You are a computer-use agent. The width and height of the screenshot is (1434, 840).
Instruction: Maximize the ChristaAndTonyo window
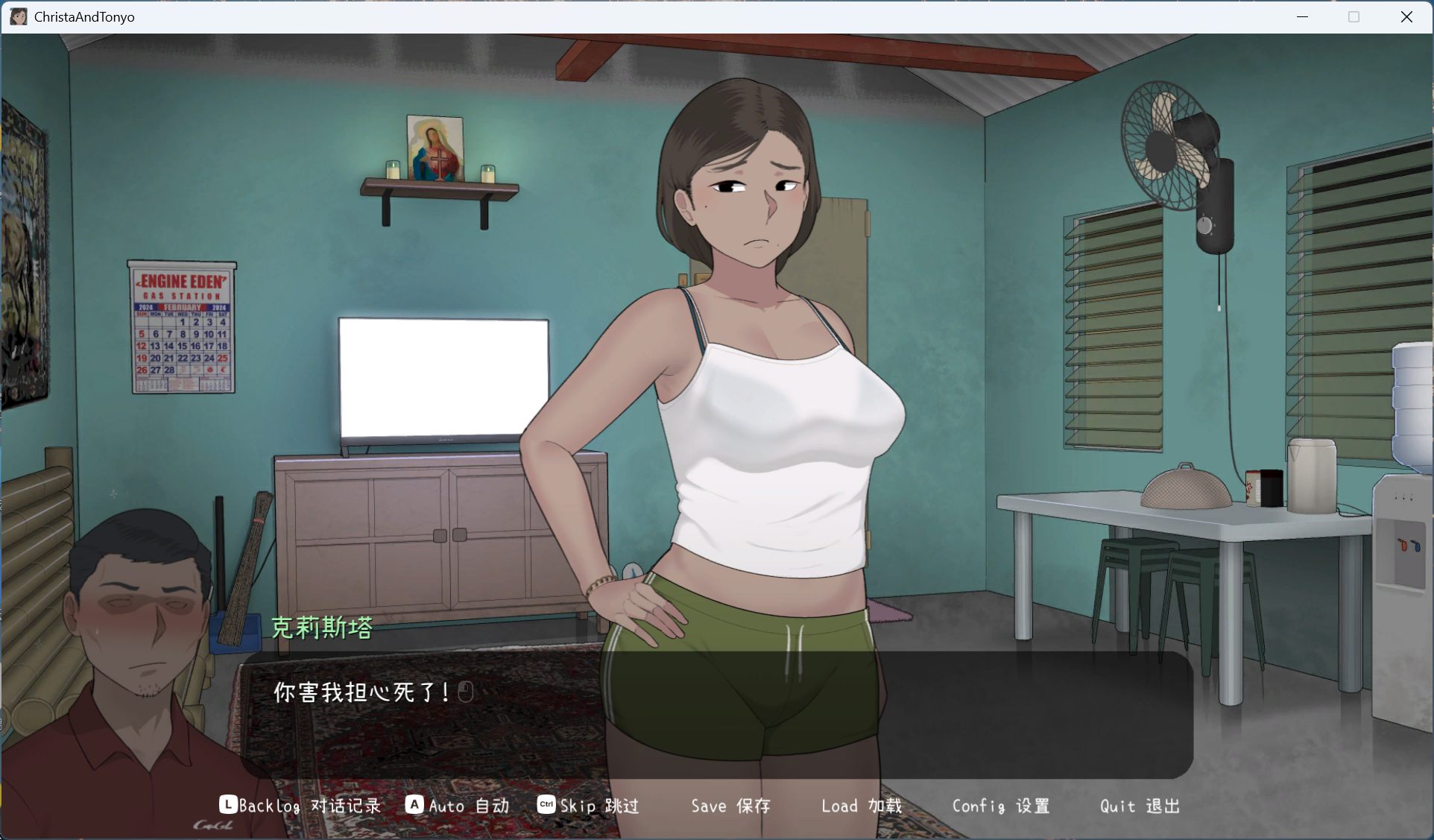pos(1354,16)
